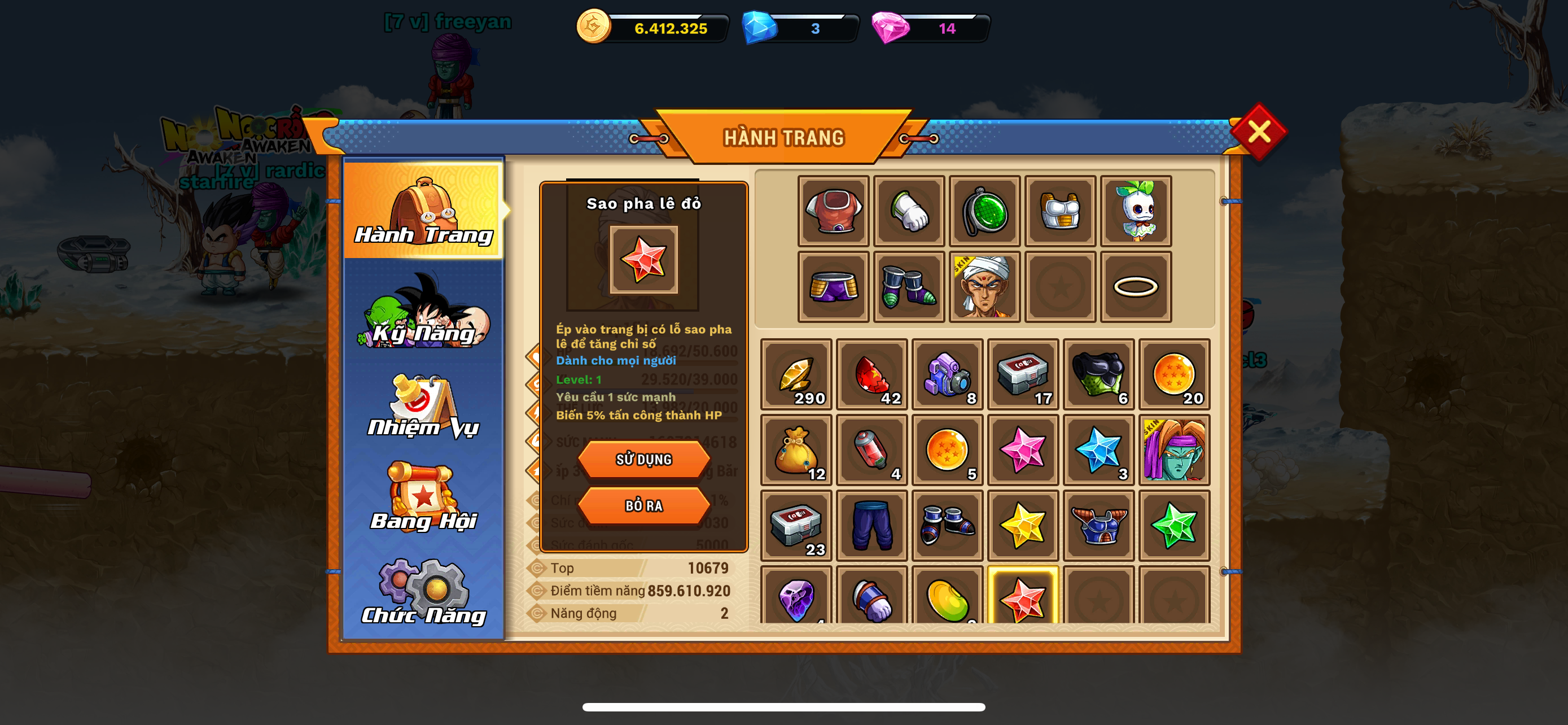Screen dimensions: 1568x725
Task: Select the pink star crystal item
Action: point(1023,450)
